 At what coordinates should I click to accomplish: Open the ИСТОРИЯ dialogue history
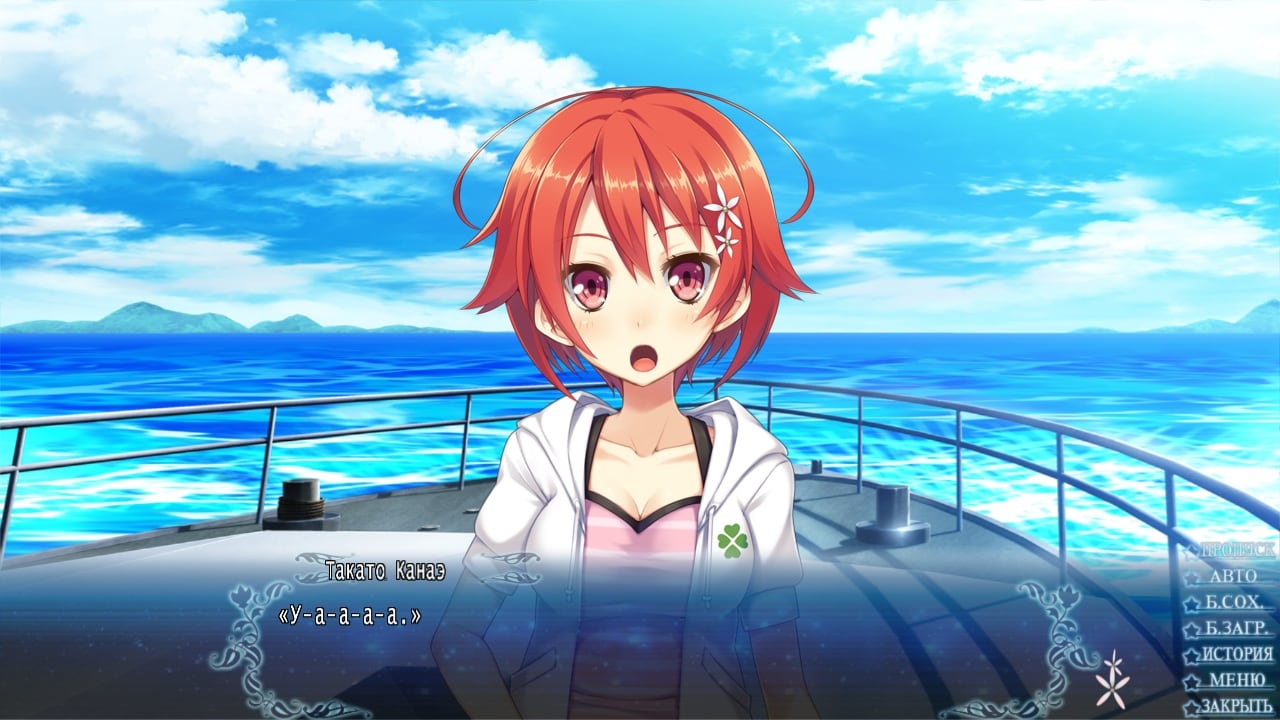click(1236, 654)
